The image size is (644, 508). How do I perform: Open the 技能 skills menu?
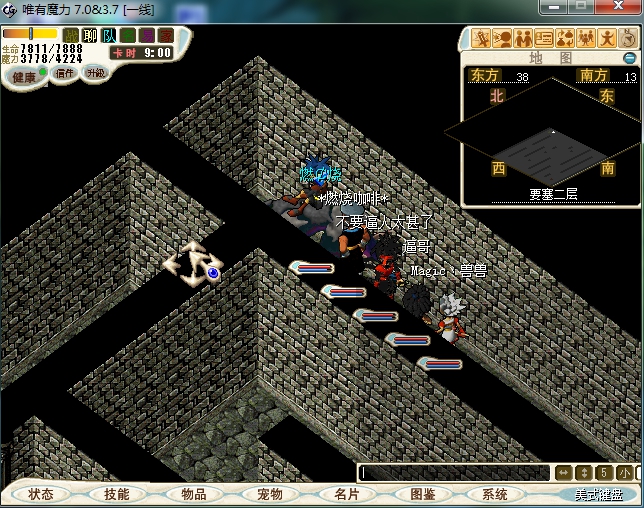click(x=116, y=494)
